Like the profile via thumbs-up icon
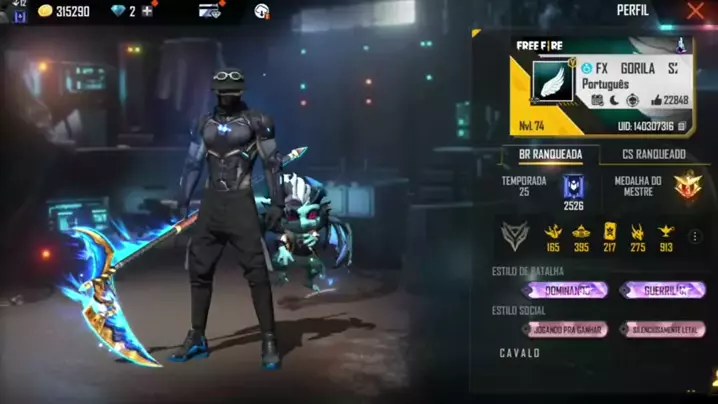The height and width of the screenshot is (404, 718). click(x=656, y=100)
